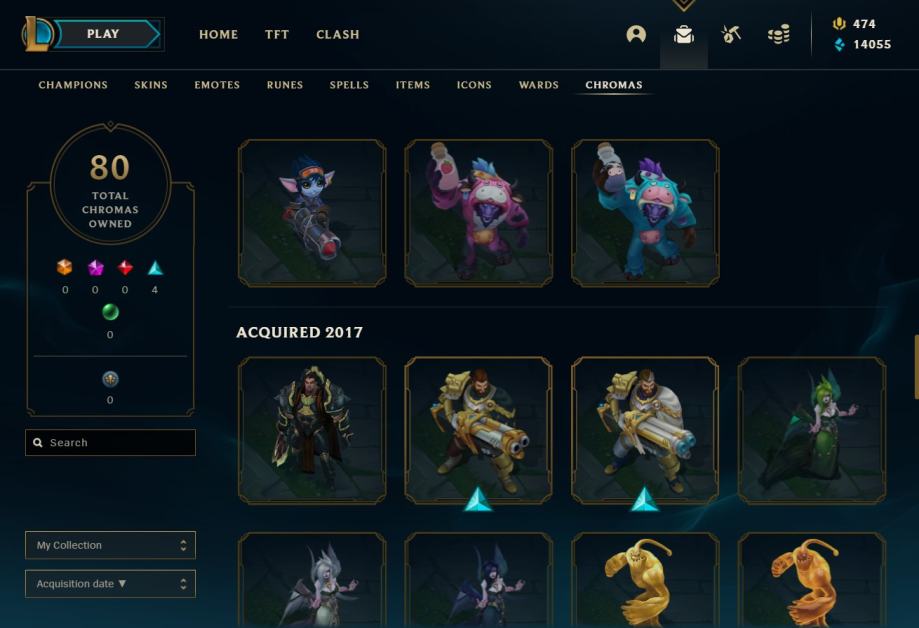
Task: Switch to the WARDS tab
Action: click(539, 85)
